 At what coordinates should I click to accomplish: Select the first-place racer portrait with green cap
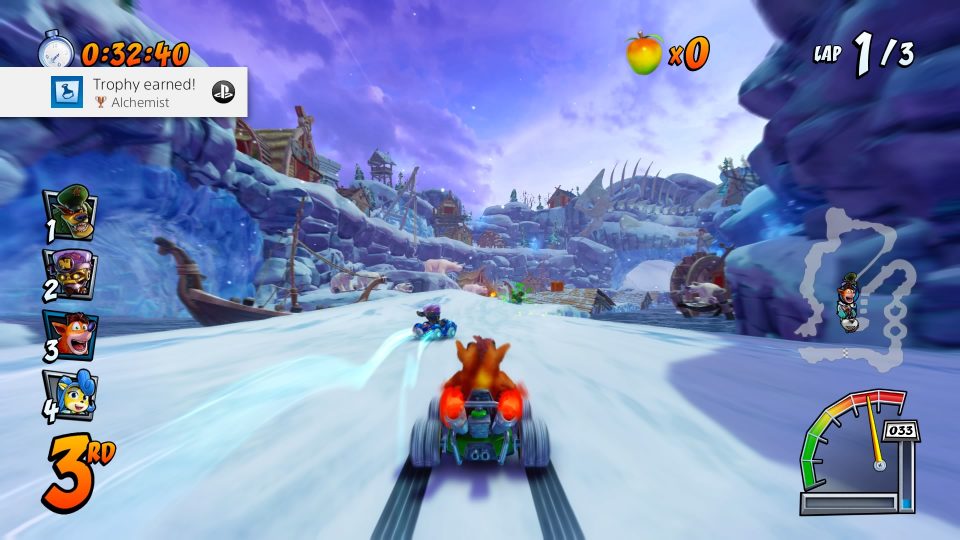[x=70, y=212]
